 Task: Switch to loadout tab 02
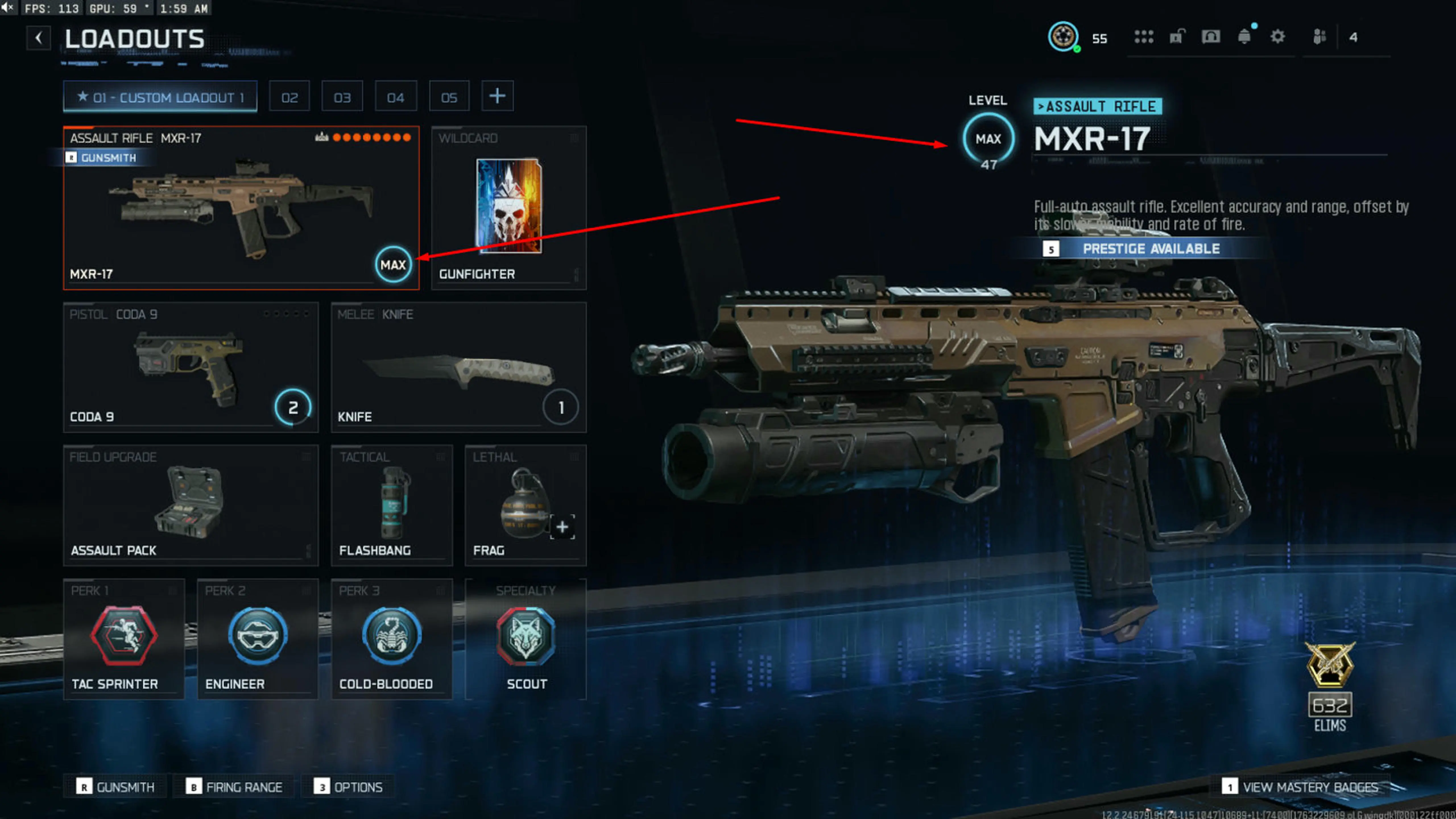pyautogui.click(x=289, y=96)
